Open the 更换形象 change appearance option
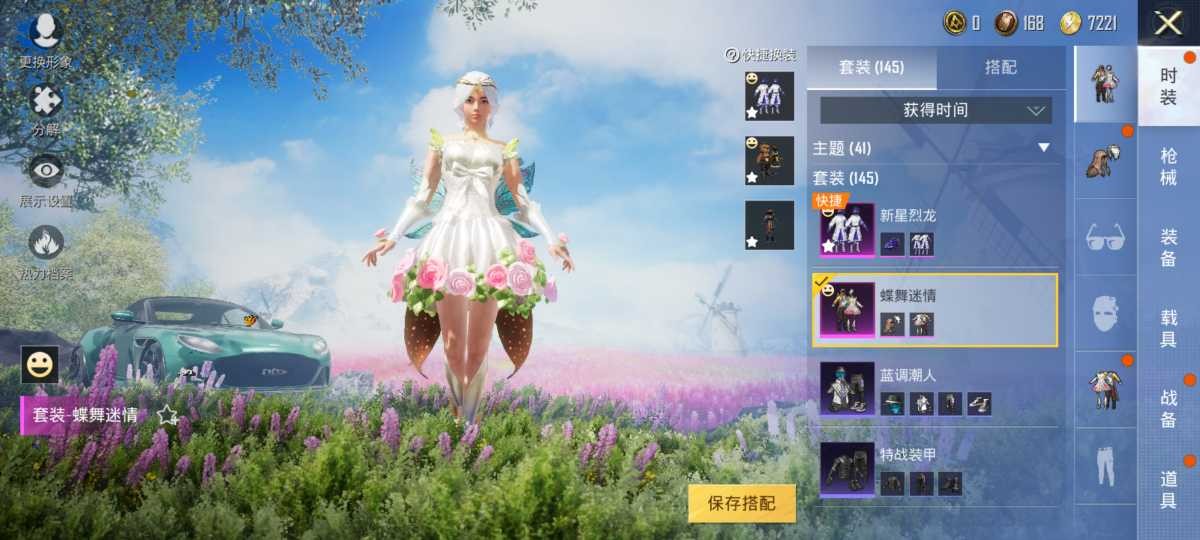 click(x=45, y=38)
